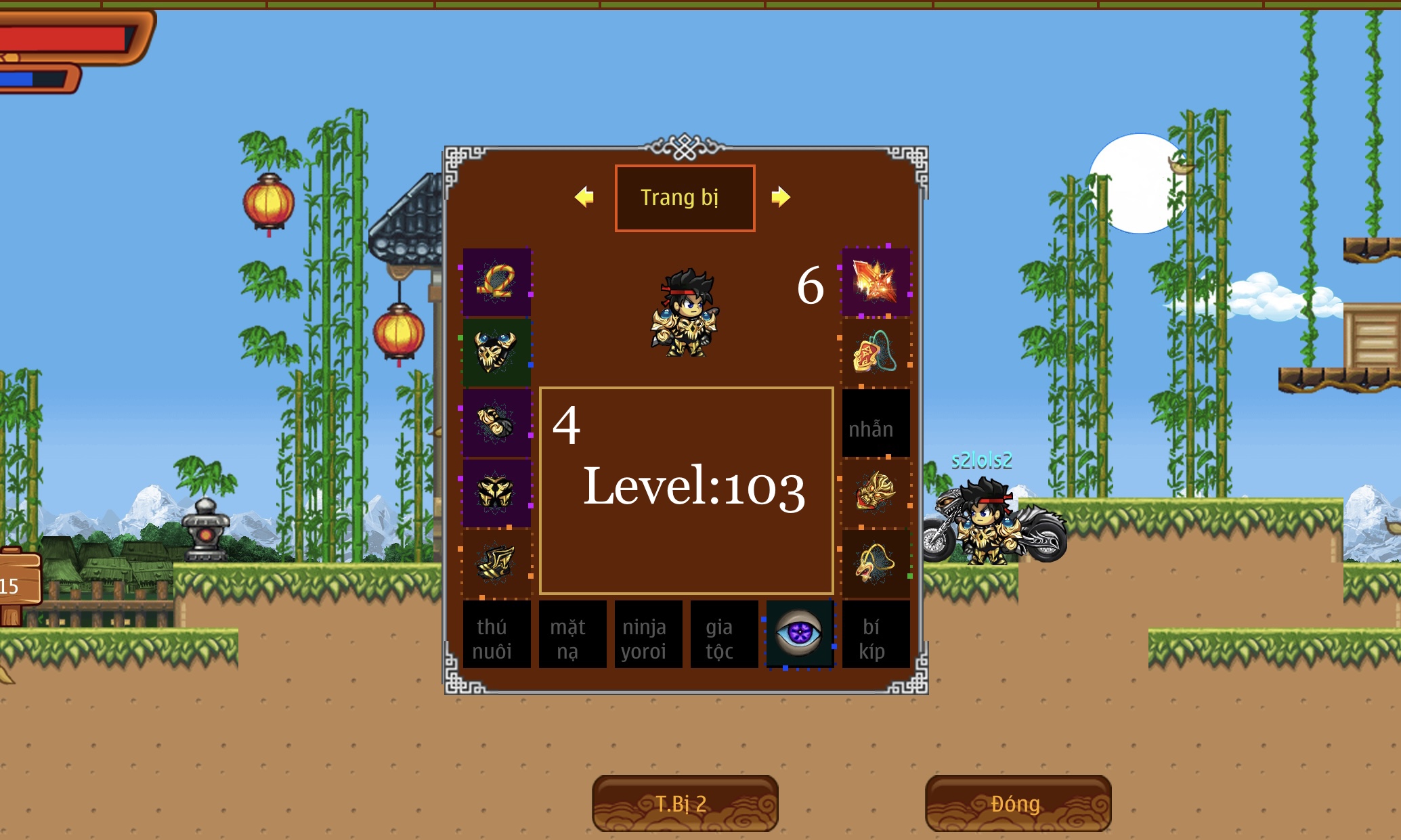Image resolution: width=1401 pixels, height=840 pixels.
Task: Select the gold necklace equipment slot
Action: [496, 282]
